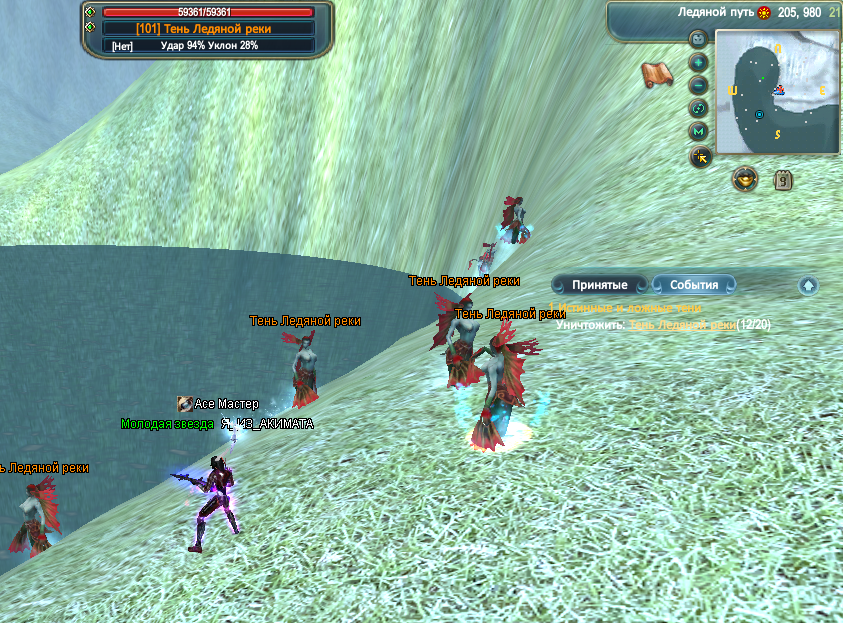Click the sun icon next to Ледяной путь
Screen dimensions: 843x623
point(764,13)
